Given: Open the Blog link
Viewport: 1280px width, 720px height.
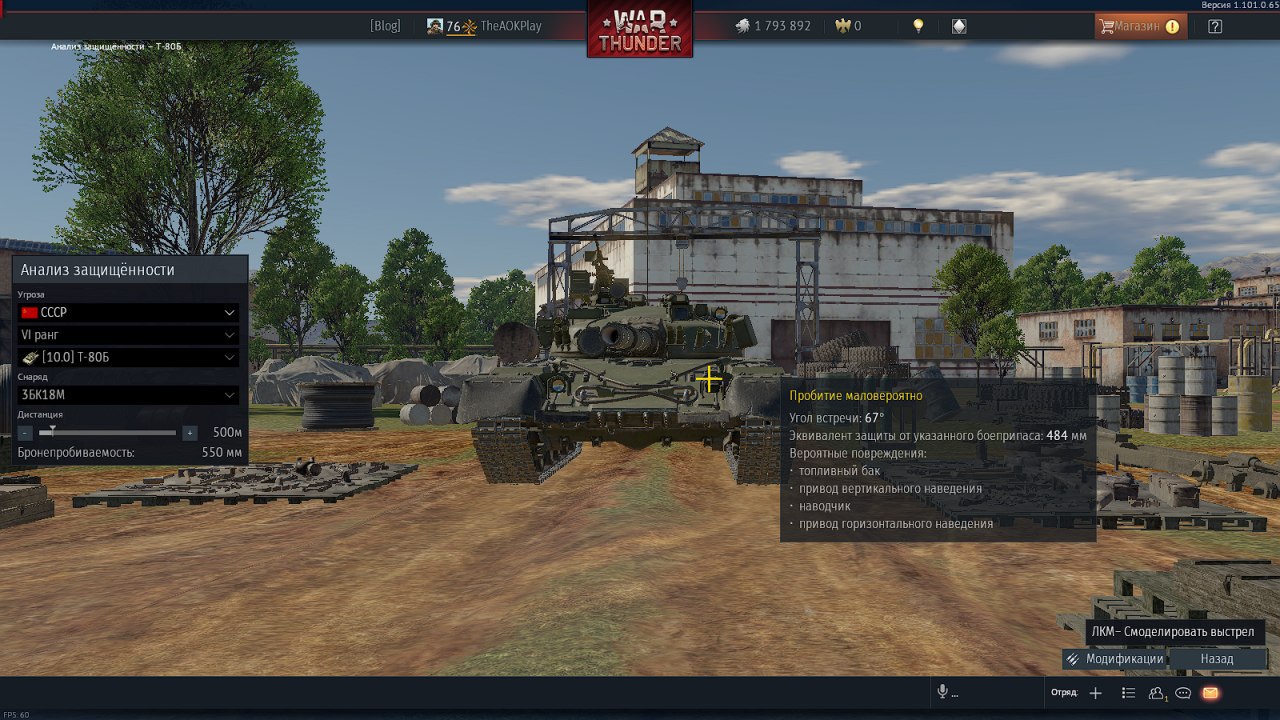Looking at the screenshot, I should coord(385,26).
